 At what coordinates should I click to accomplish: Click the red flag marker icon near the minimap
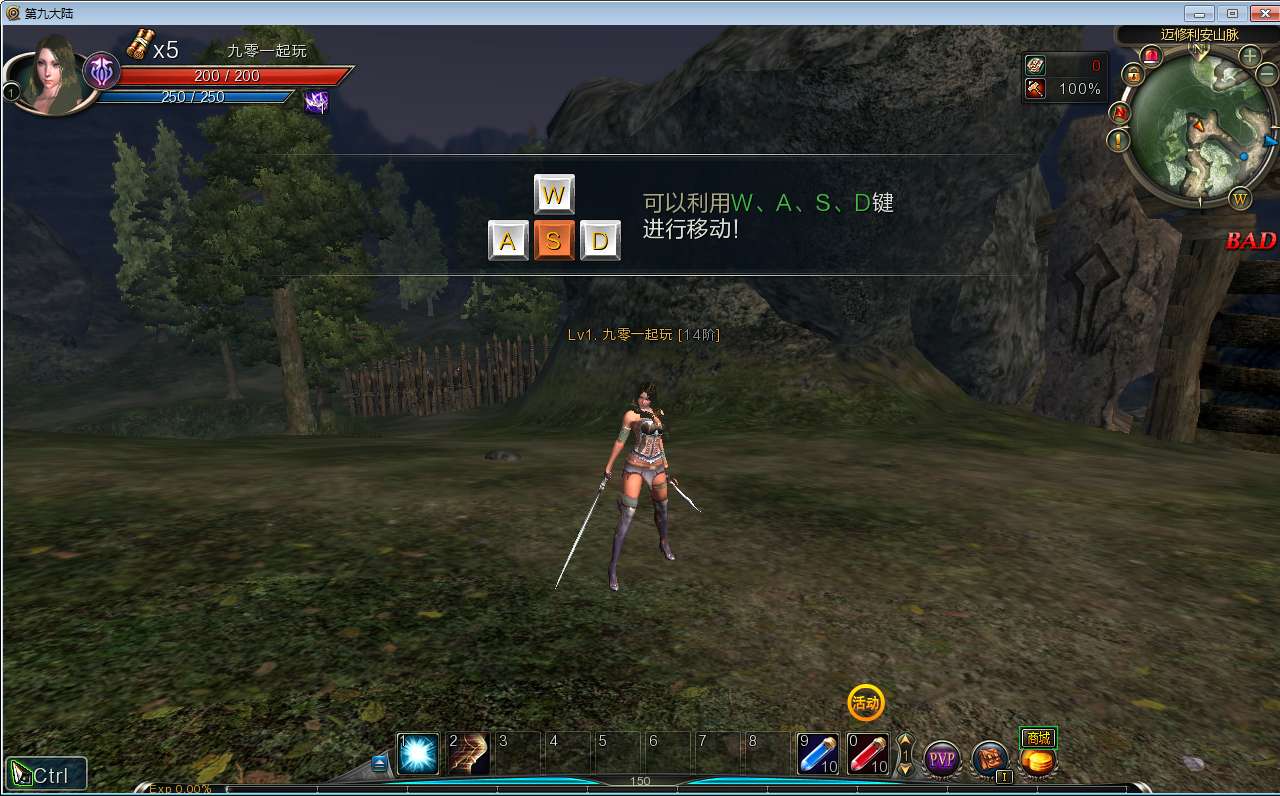1118,113
